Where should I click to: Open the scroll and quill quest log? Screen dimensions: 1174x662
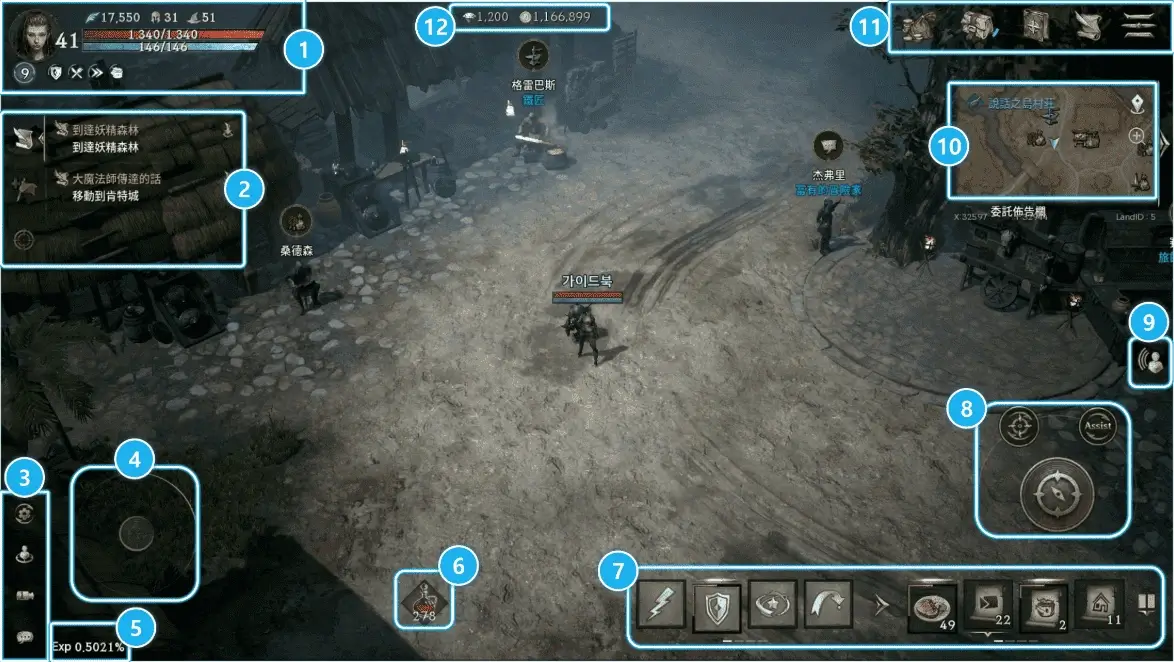pyautogui.click(x=1087, y=26)
